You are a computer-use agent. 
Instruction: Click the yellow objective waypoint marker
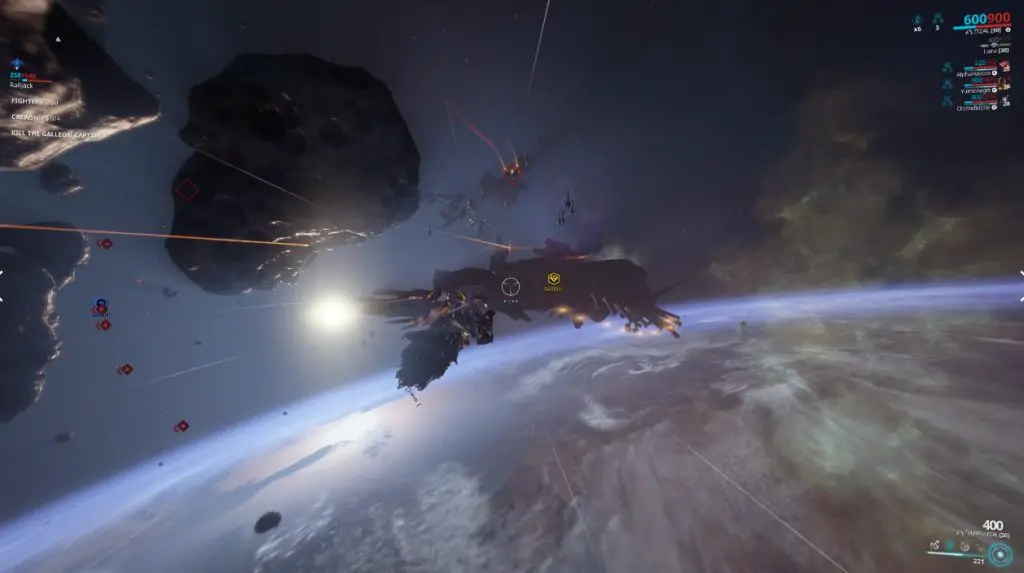click(x=552, y=280)
